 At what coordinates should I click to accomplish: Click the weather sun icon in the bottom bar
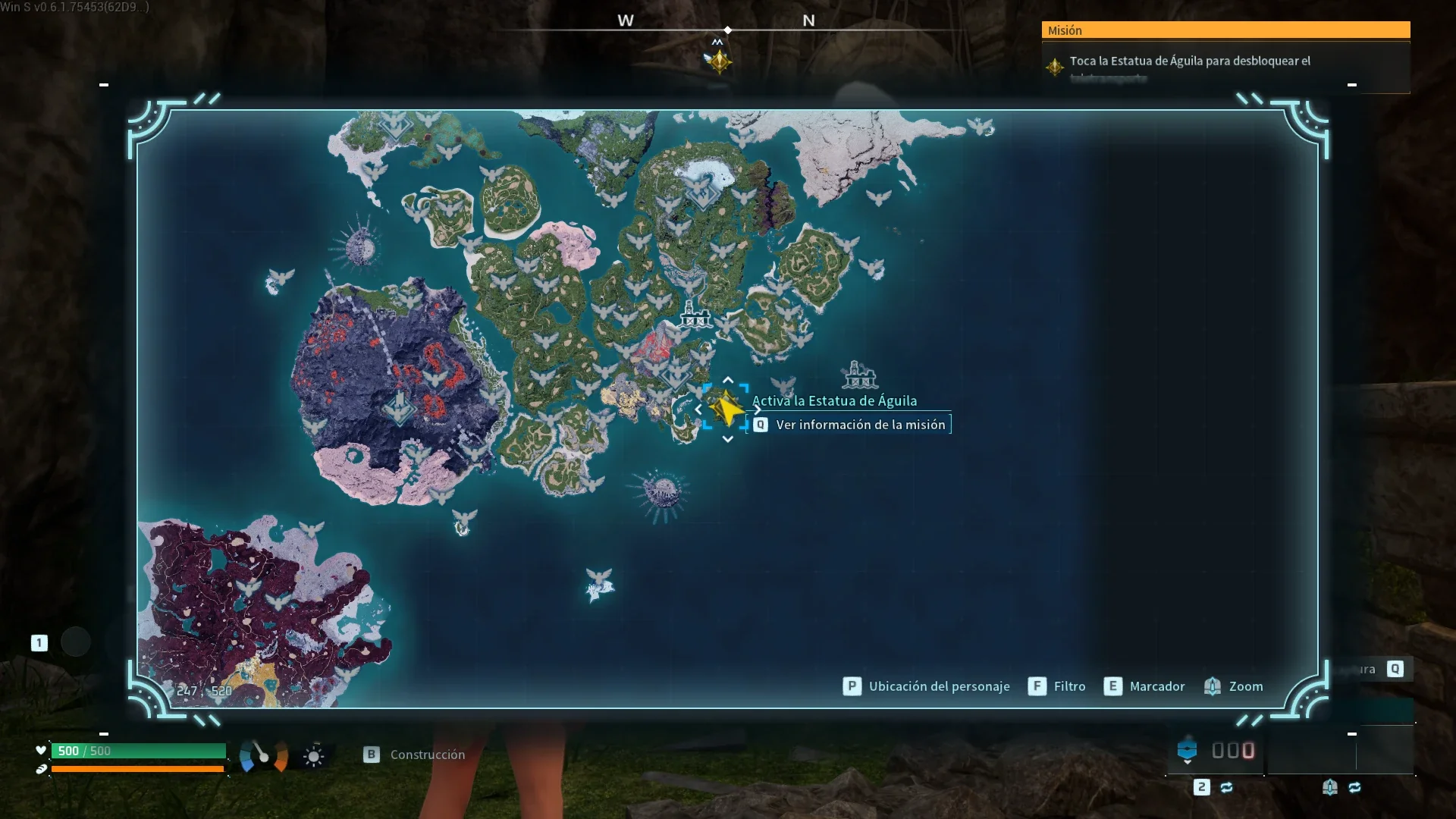point(313,755)
